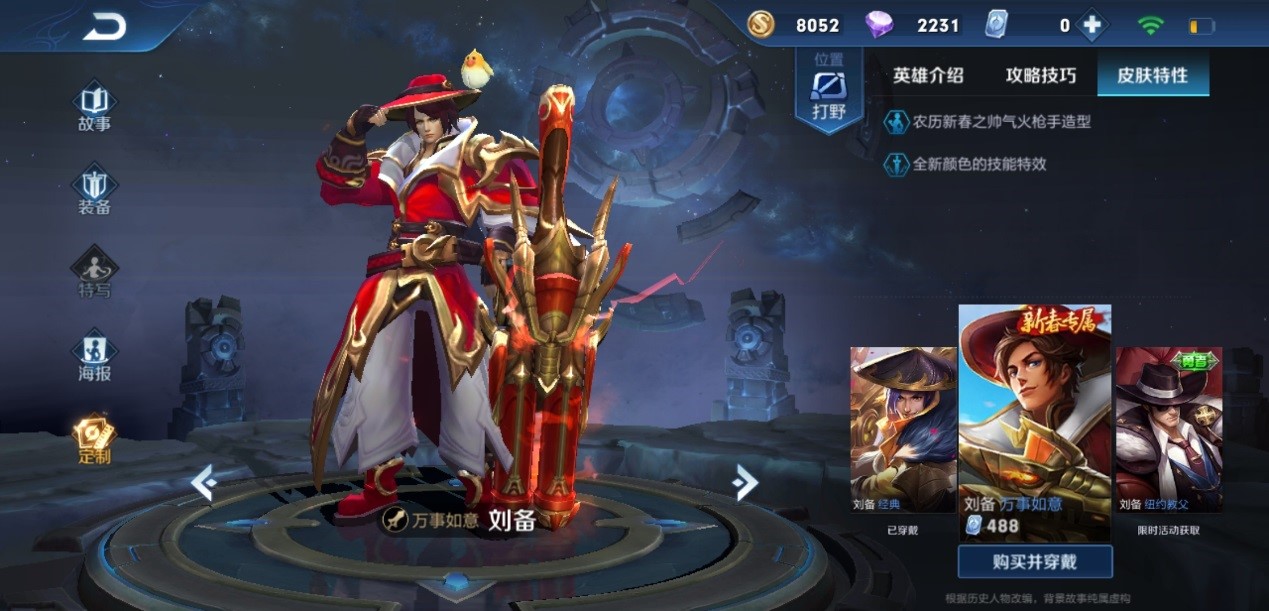Screen dimensions: 1269x611
Task: Show the next hero with right arrow
Action: 744,483
